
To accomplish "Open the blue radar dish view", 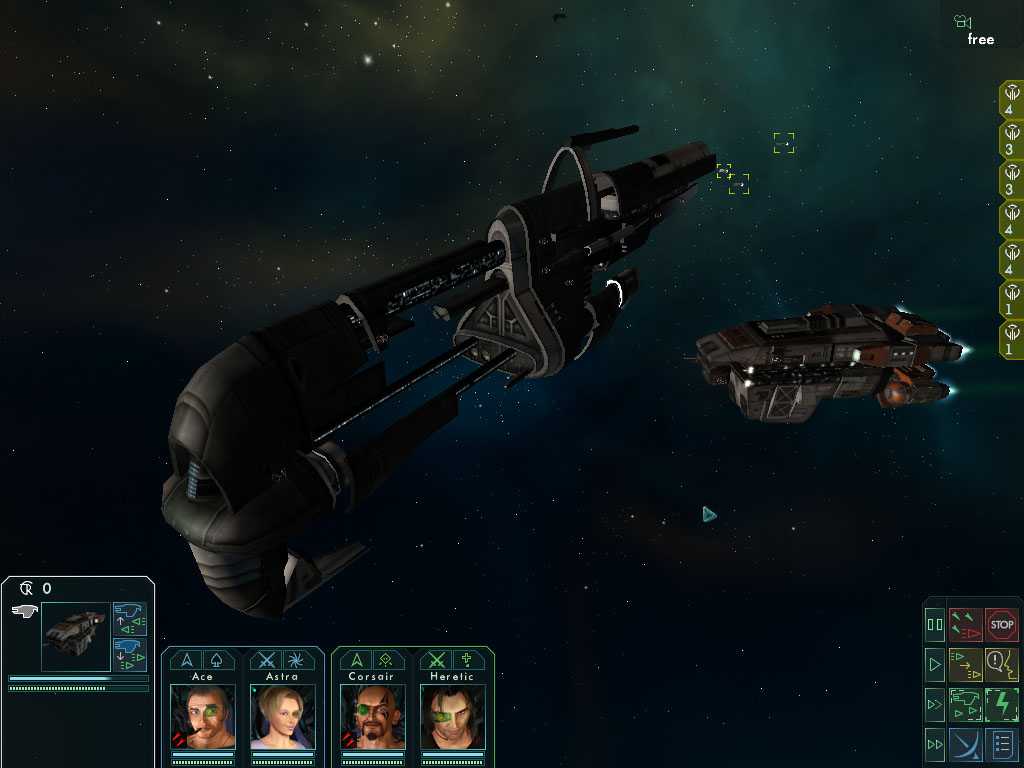I will [966, 745].
